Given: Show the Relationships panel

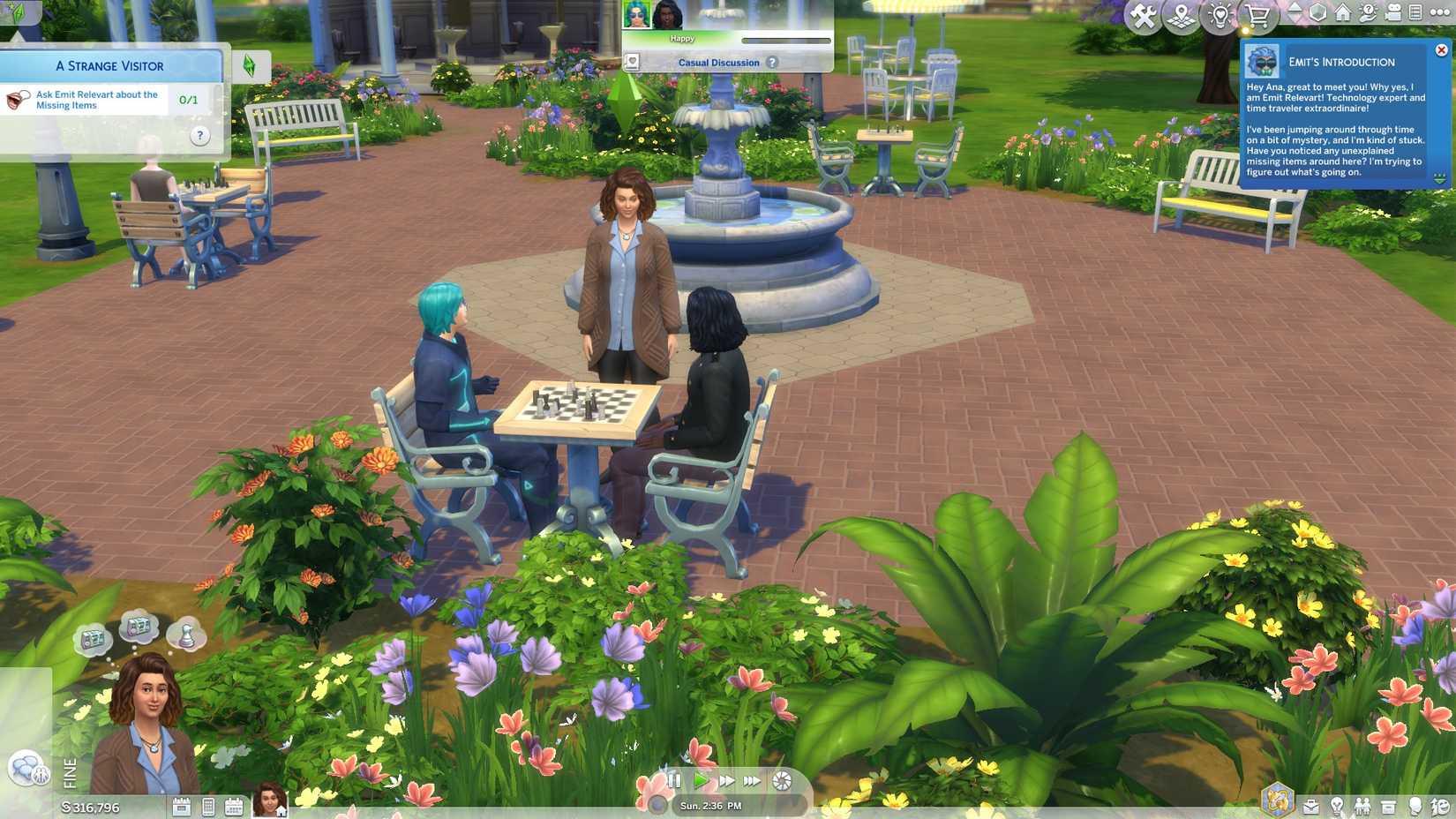Looking at the screenshot, I should (1363, 806).
